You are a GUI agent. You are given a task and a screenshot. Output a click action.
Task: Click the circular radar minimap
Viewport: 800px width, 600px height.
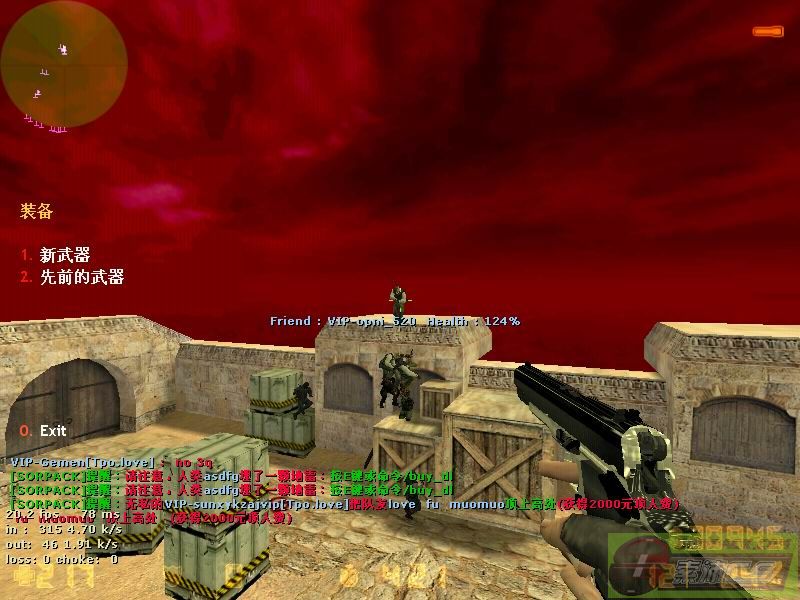(64, 64)
